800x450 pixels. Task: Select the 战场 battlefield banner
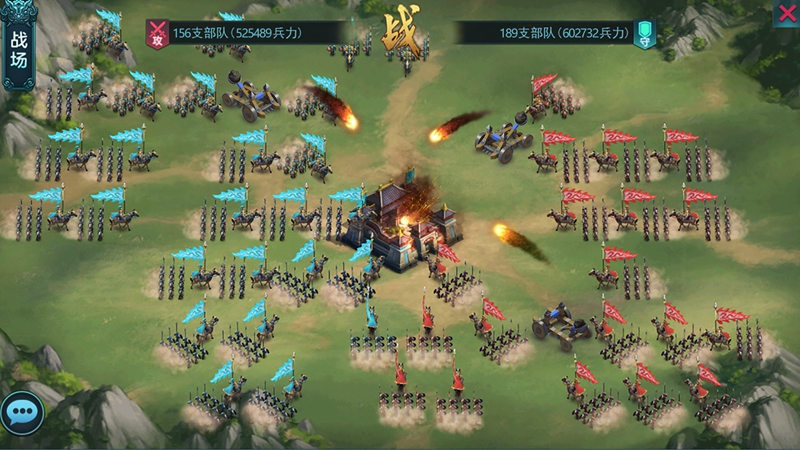tap(19, 50)
